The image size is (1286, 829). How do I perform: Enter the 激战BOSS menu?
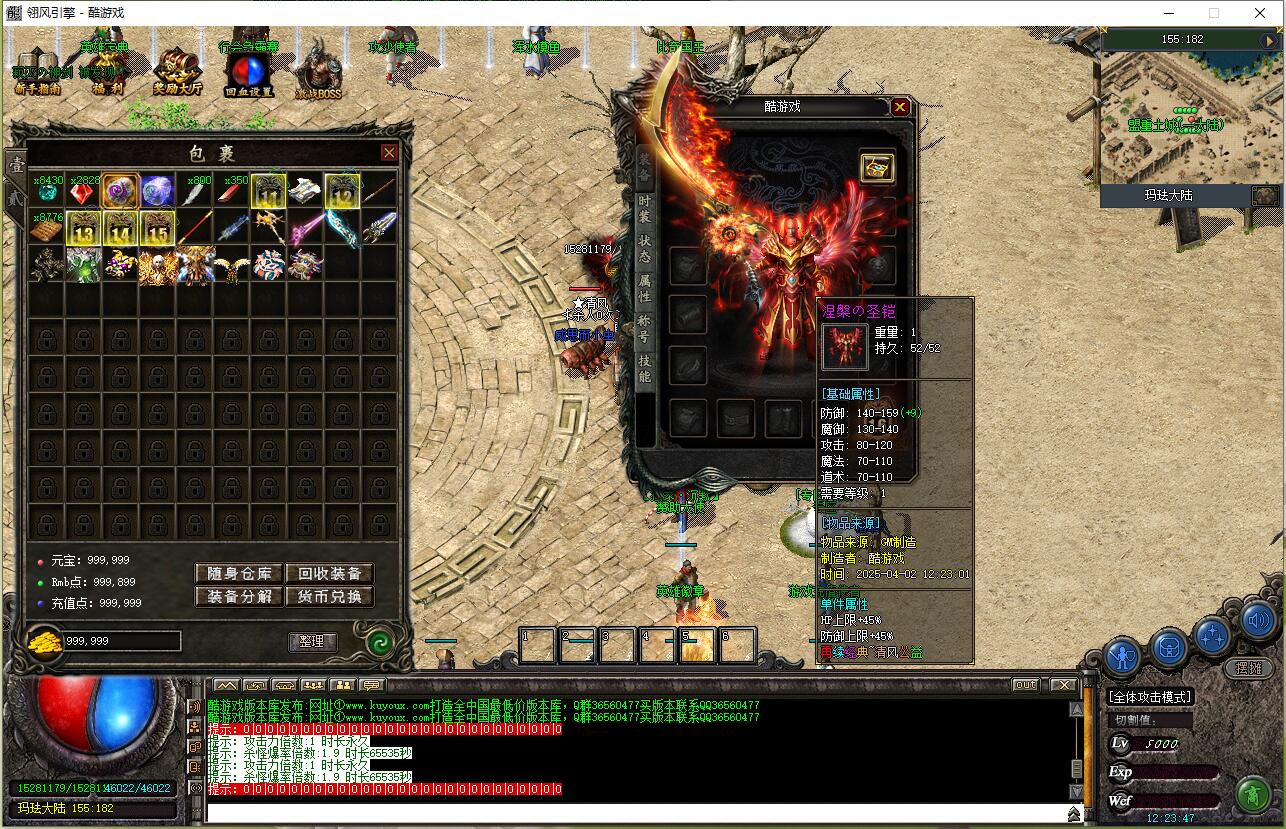pyautogui.click(x=318, y=72)
